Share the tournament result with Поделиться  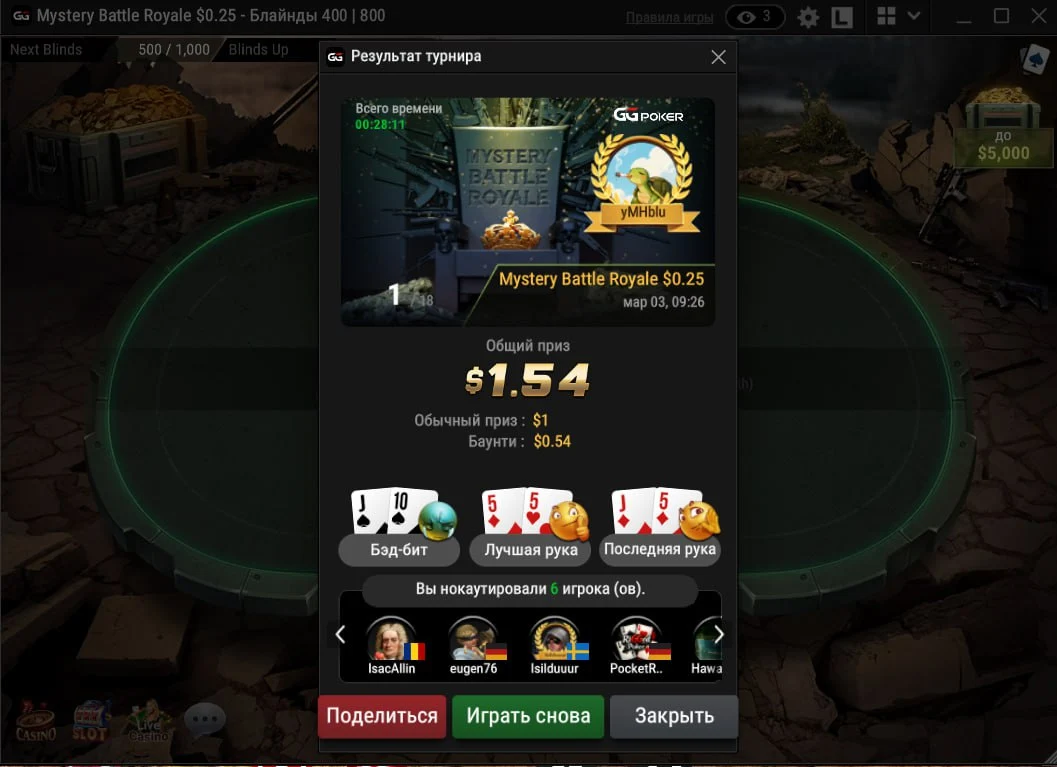click(382, 716)
